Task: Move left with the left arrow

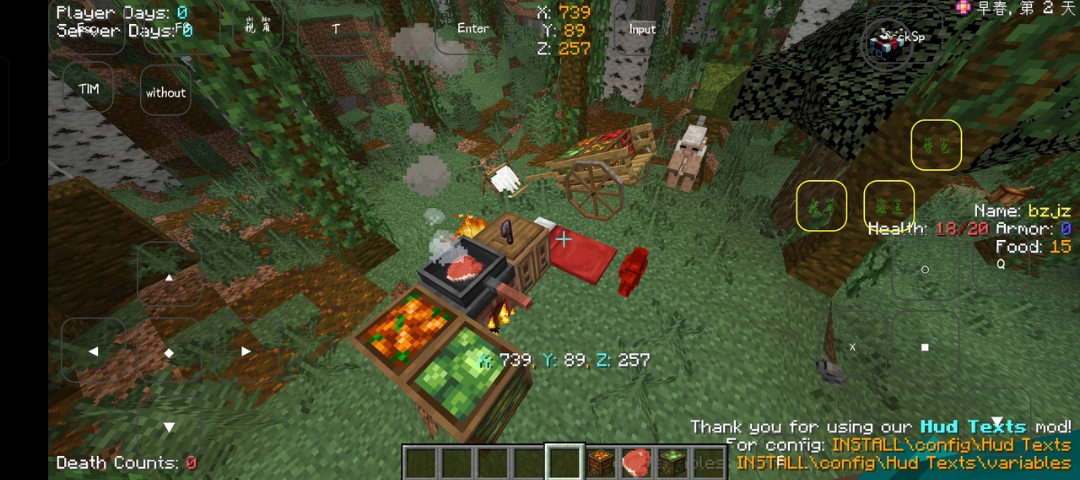Action: 94,351
